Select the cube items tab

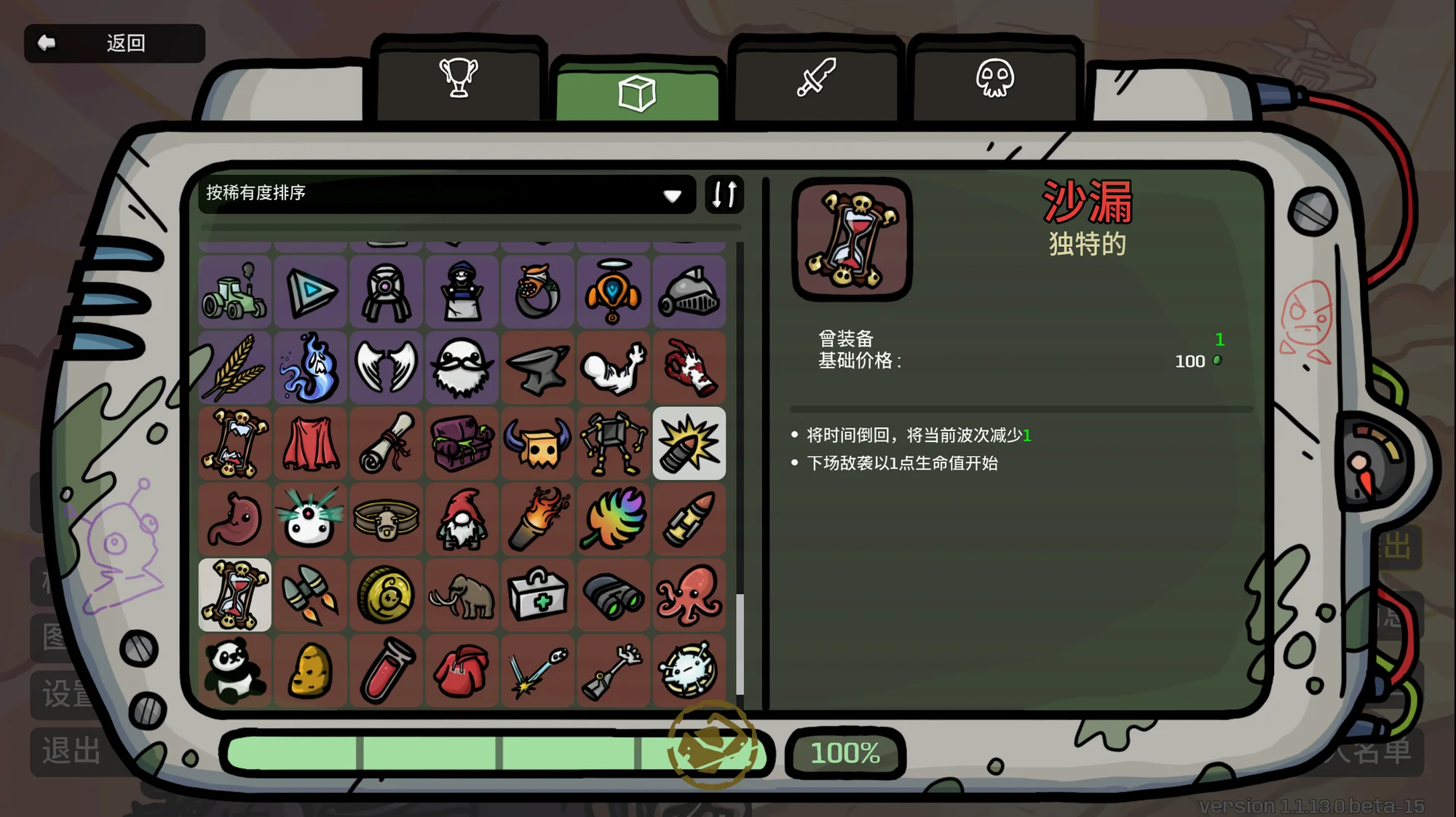pos(637,93)
